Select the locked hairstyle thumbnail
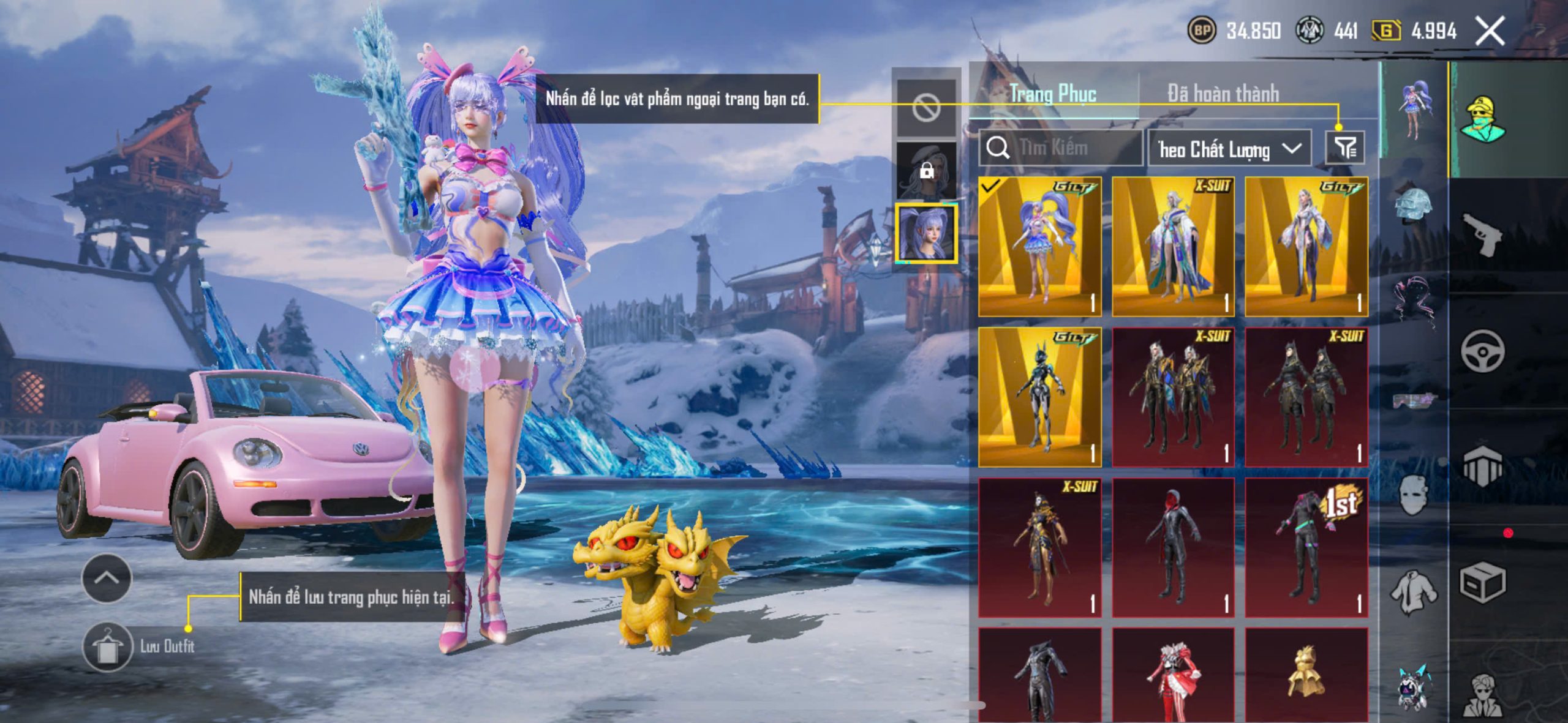Image resolution: width=1568 pixels, height=723 pixels. pos(926,170)
